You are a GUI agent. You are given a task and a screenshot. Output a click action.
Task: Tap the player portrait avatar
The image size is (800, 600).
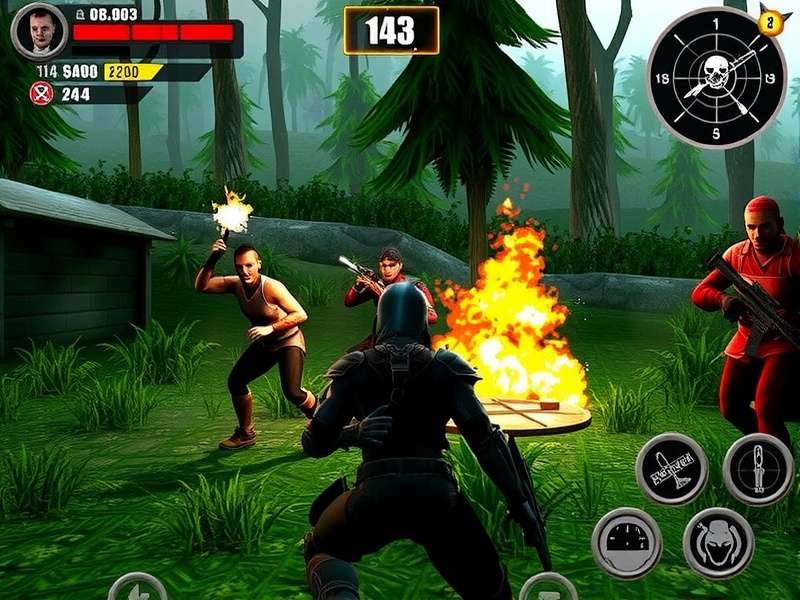click(x=39, y=31)
